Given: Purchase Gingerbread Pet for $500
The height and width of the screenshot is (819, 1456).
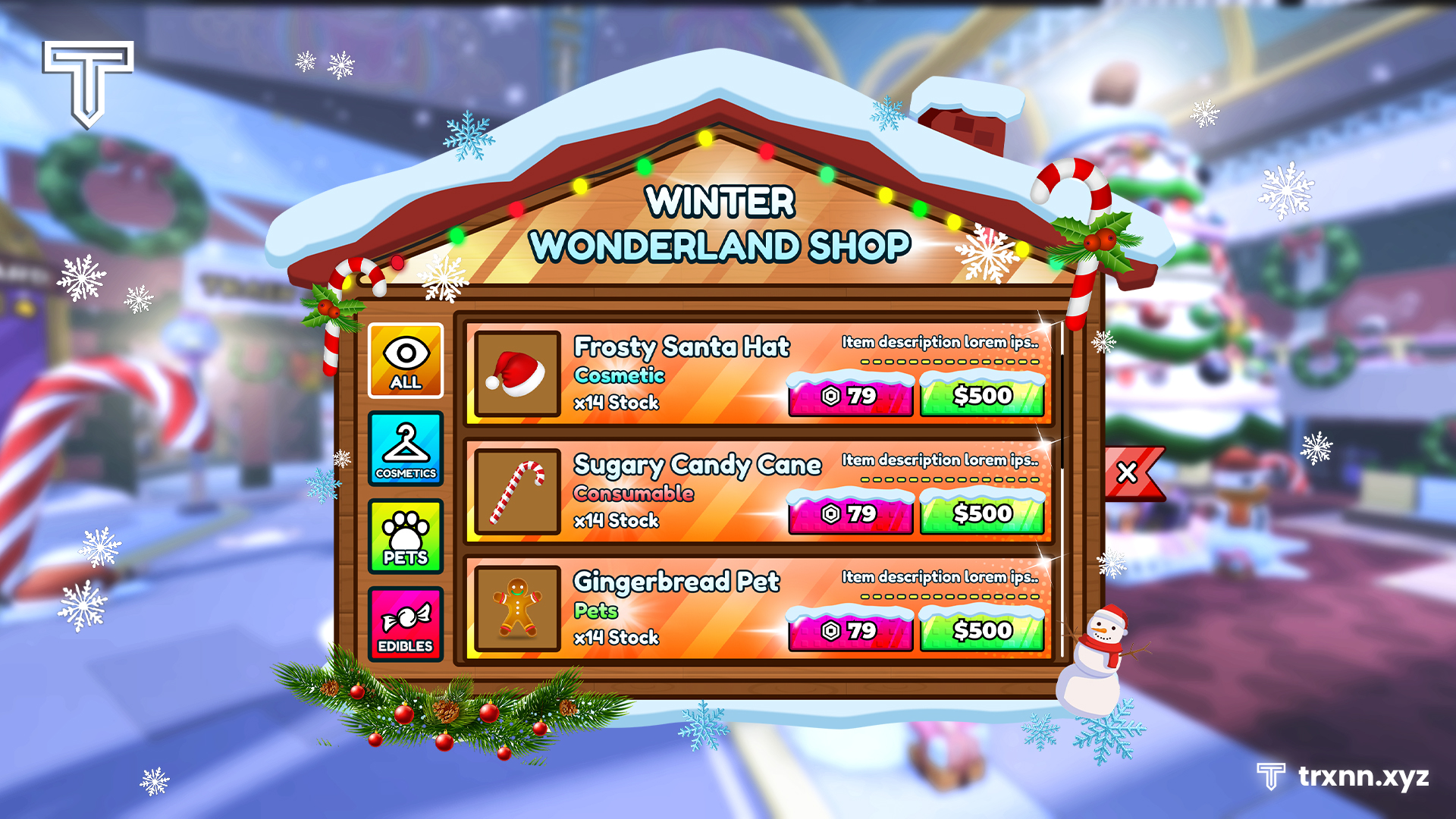Looking at the screenshot, I should coord(983,630).
